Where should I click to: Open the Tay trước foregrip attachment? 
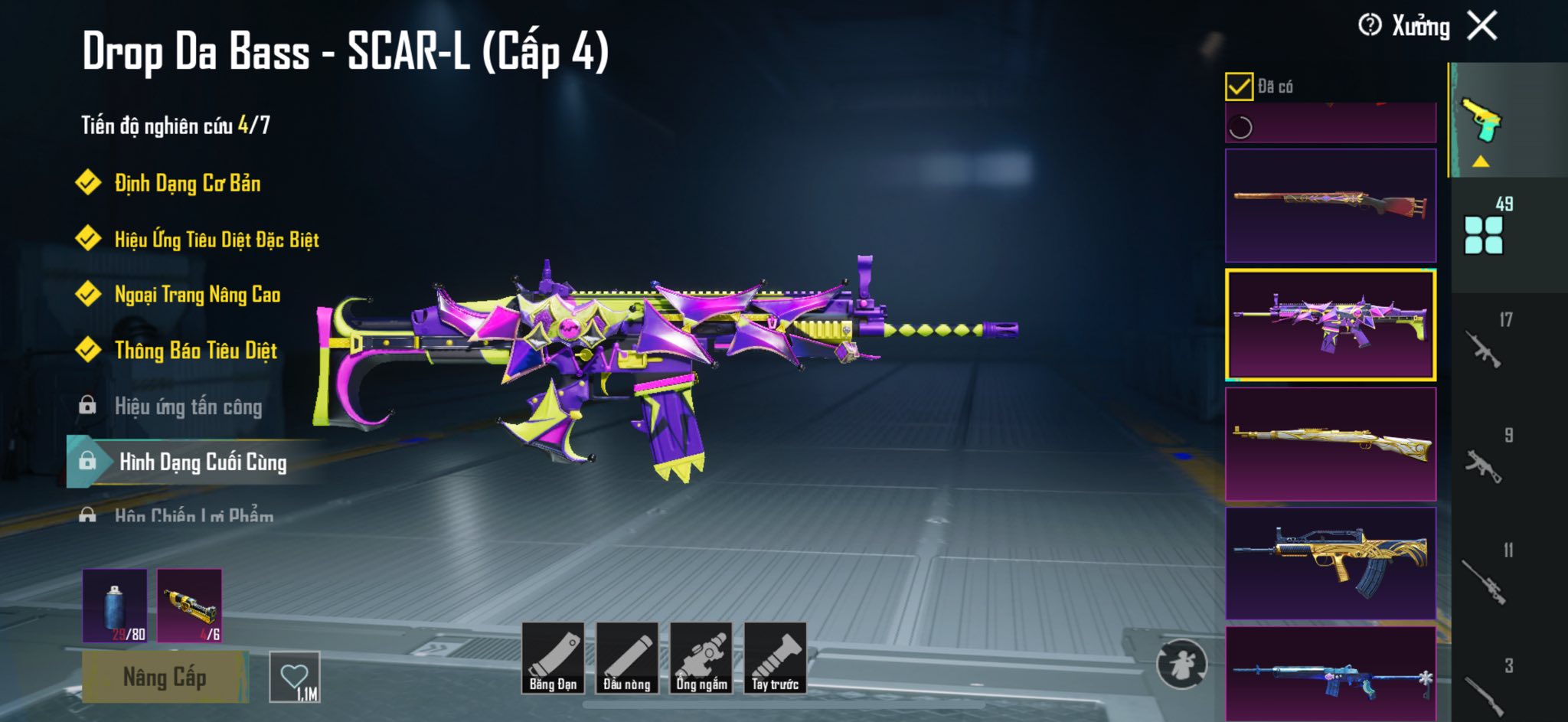tap(775, 658)
